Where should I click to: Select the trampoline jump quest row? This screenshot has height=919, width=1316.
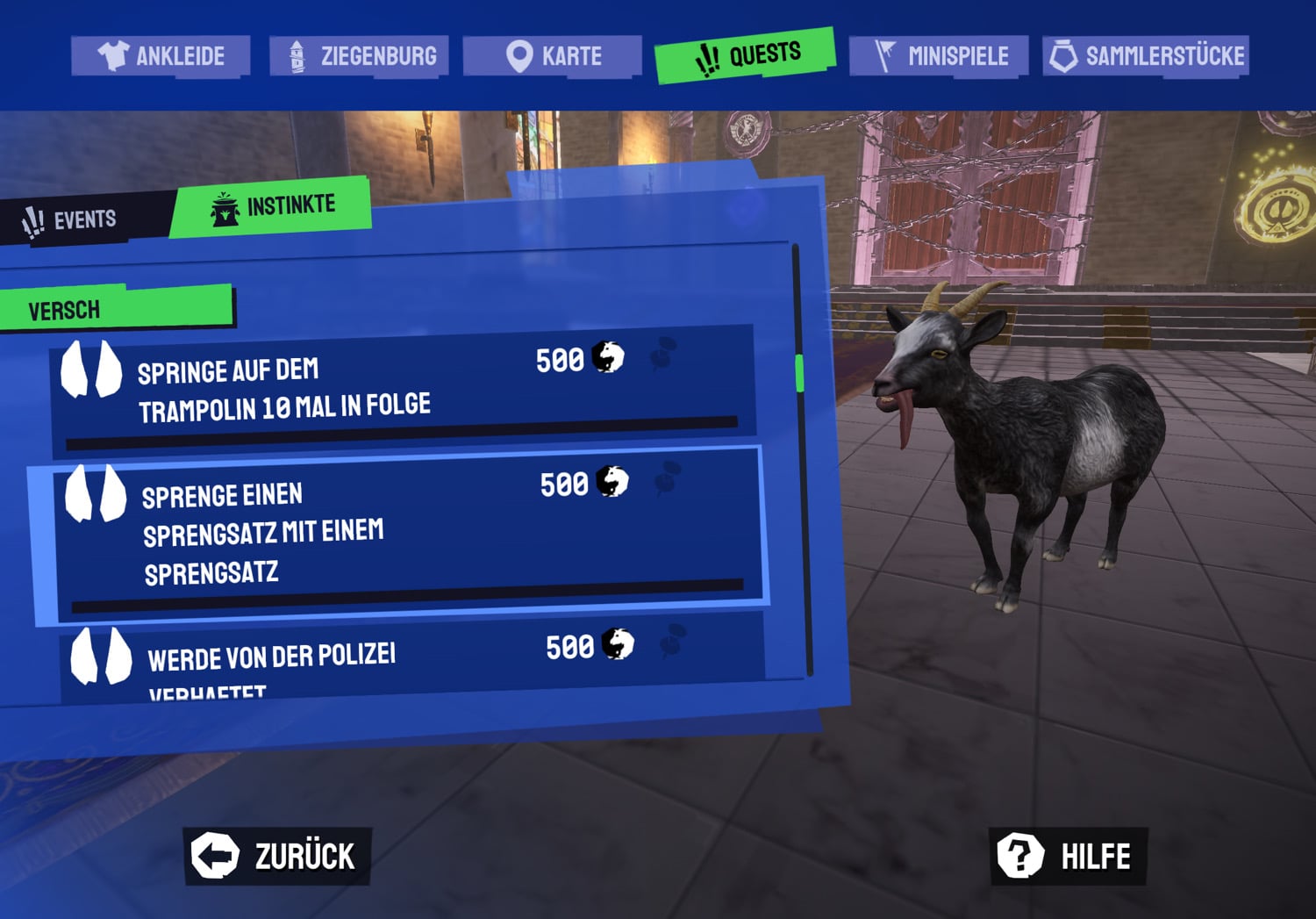tap(404, 391)
